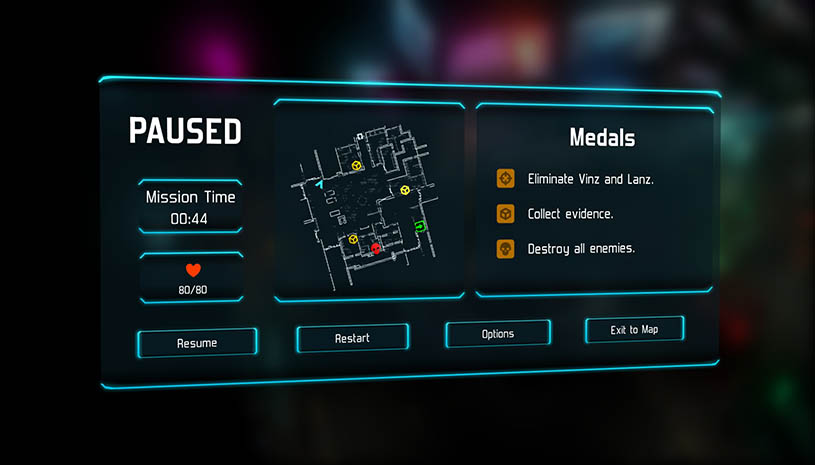This screenshot has height=465, width=815.
Task: Select the Eliminate Vinz and Lanz medal
Action: (590, 179)
